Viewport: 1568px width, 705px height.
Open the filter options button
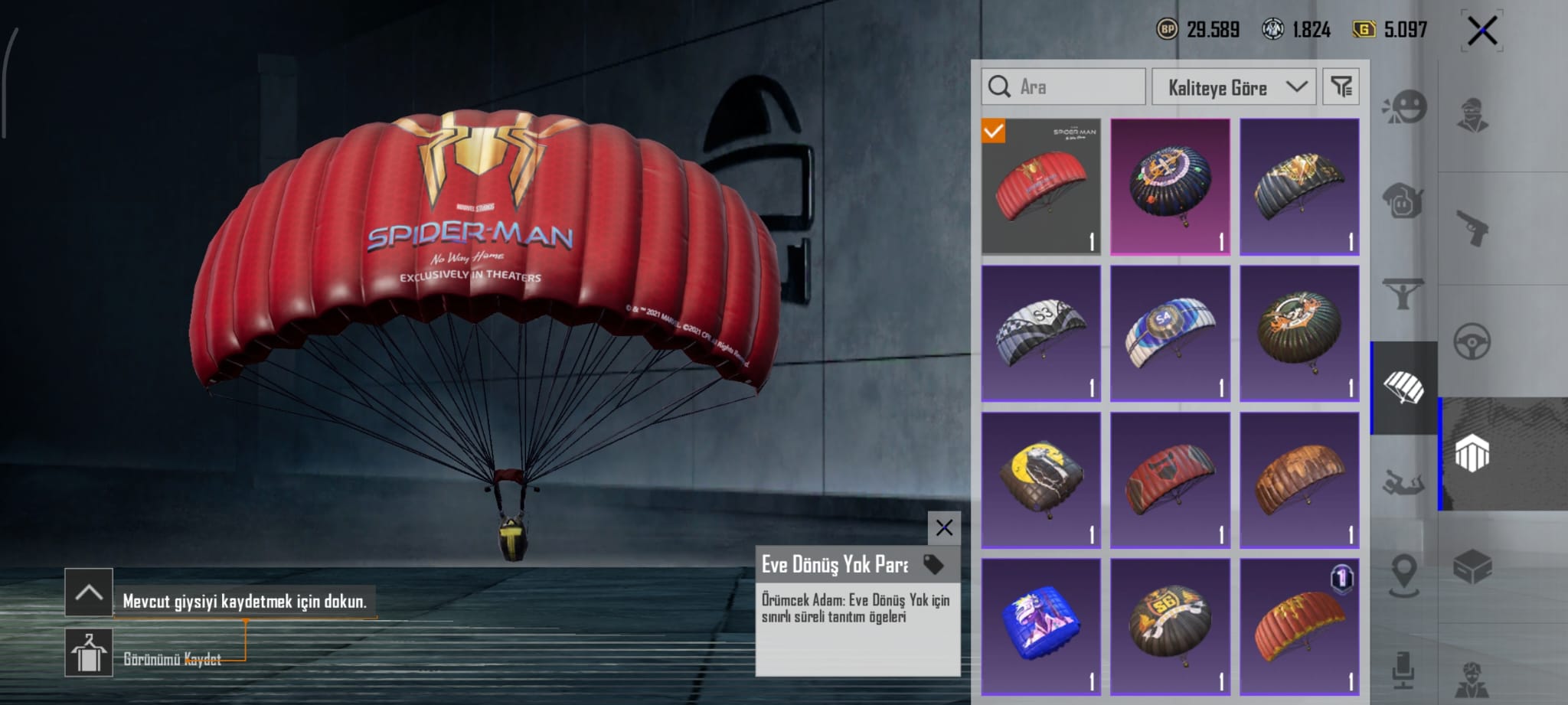click(1341, 87)
